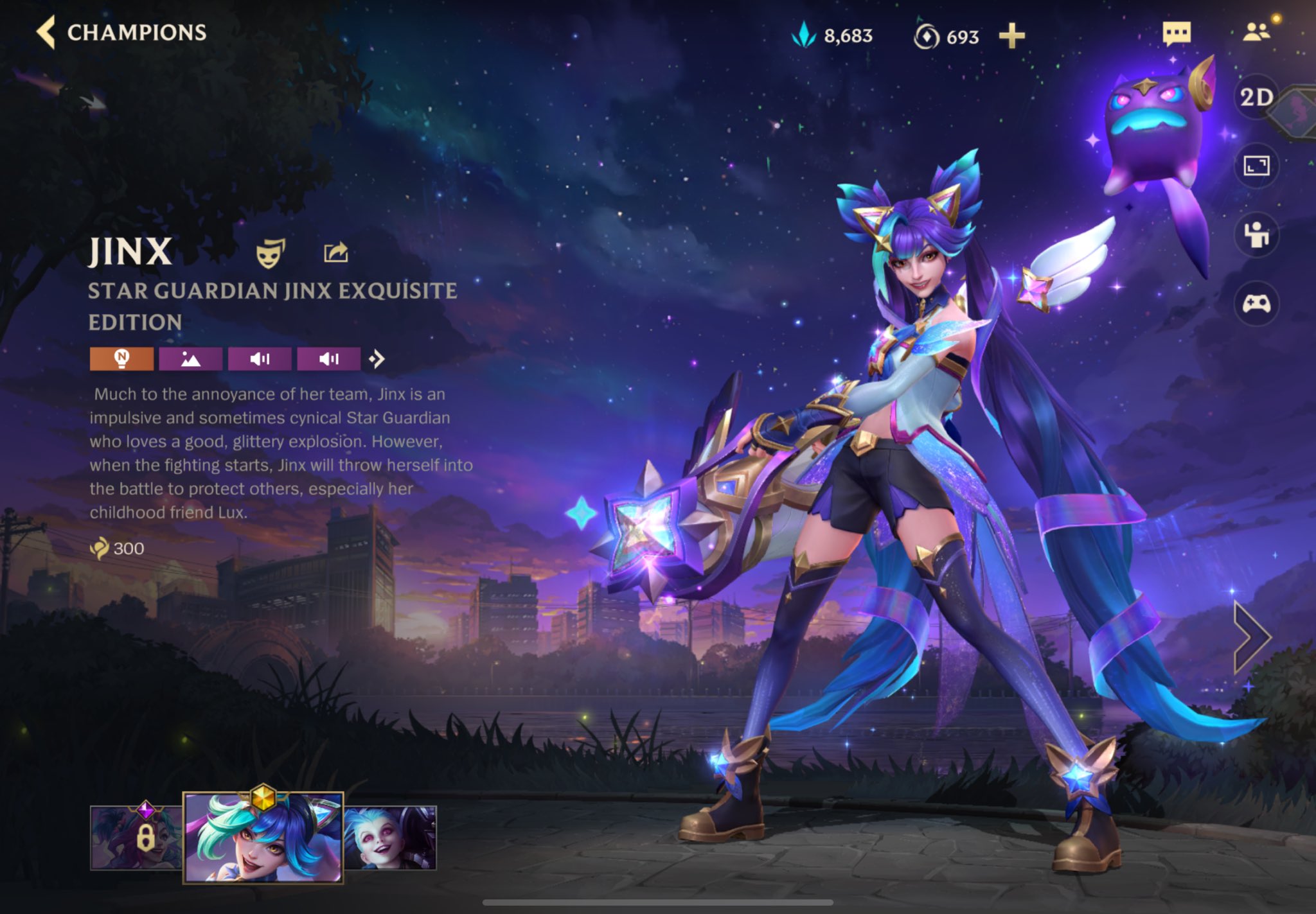The height and width of the screenshot is (914, 1316).
Task: Go back to the Champions list
Action: [x=121, y=33]
